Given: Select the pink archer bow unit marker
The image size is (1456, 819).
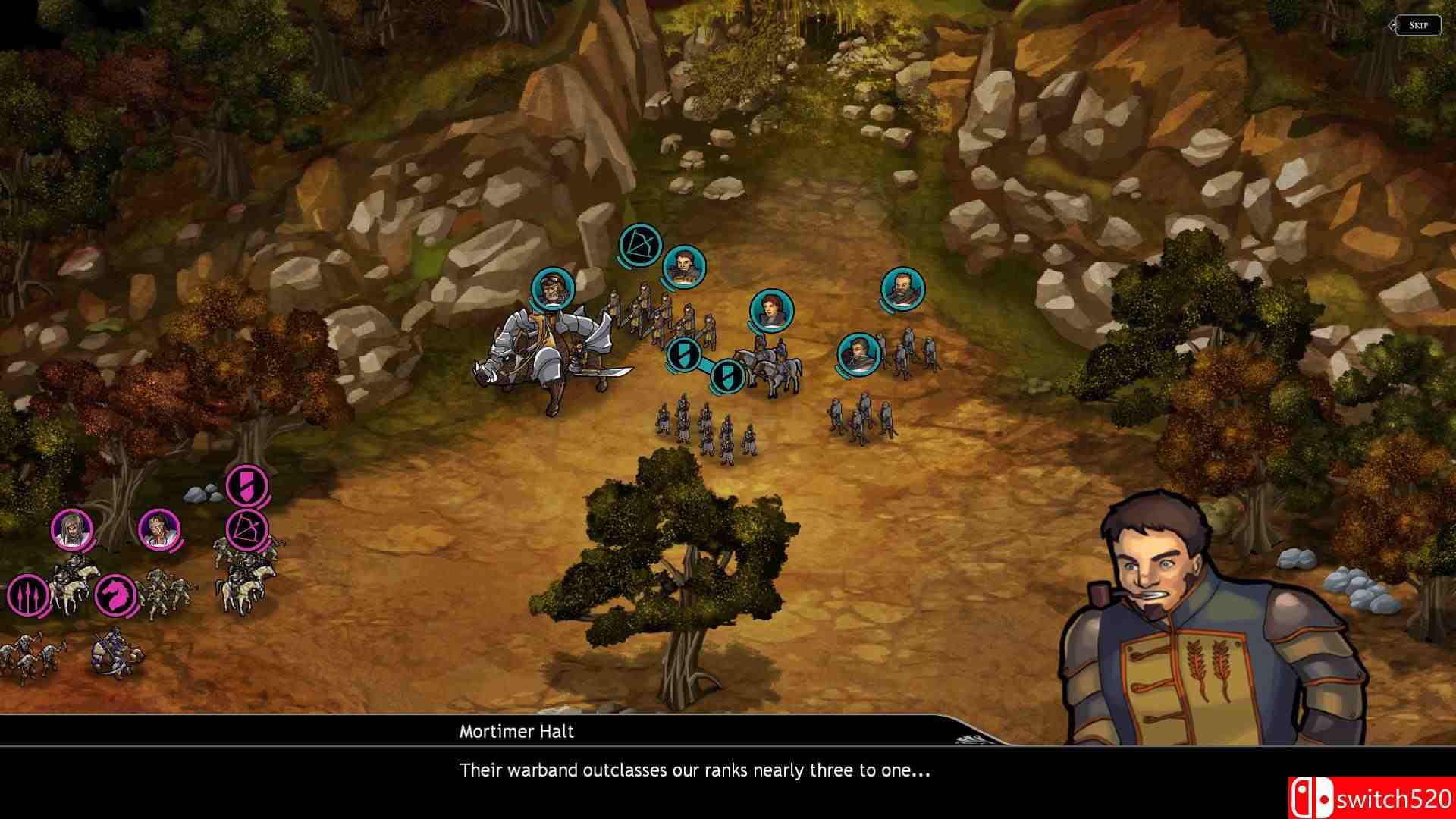Looking at the screenshot, I should 247,527.
